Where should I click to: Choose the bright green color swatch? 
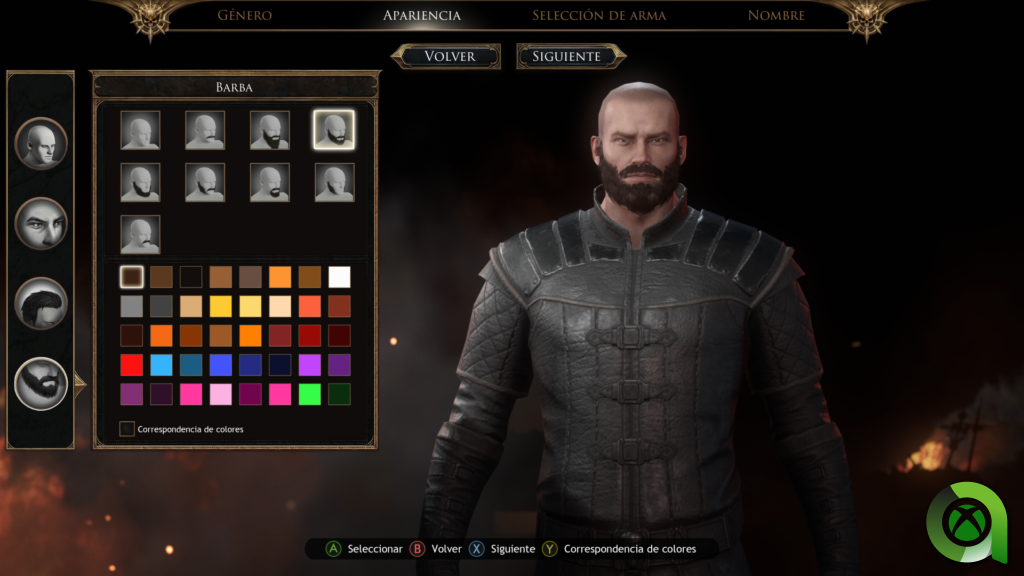pyautogui.click(x=310, y=394)
